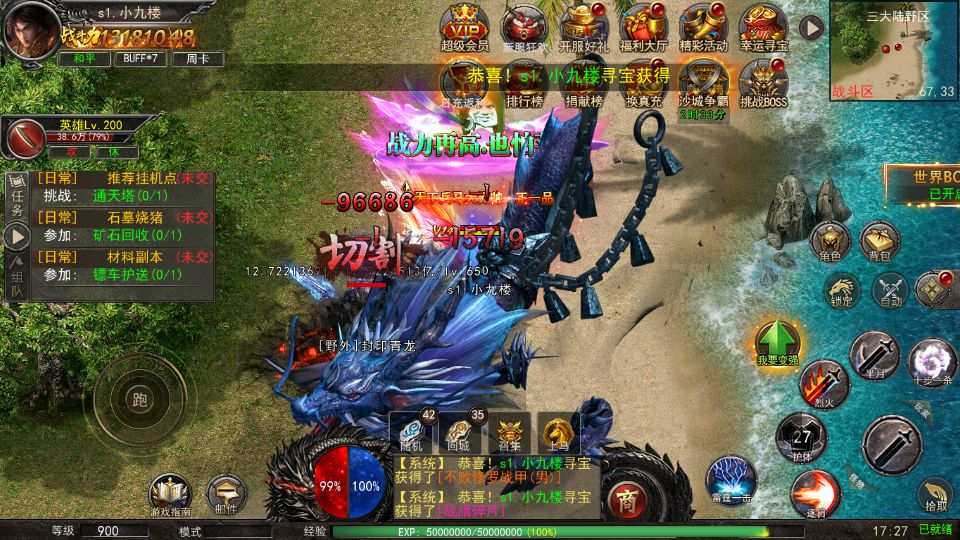This screenshot has width=960, height=540.
Task: Open the 福利大厅 welfare hall
Action: (x=642, y=25)
